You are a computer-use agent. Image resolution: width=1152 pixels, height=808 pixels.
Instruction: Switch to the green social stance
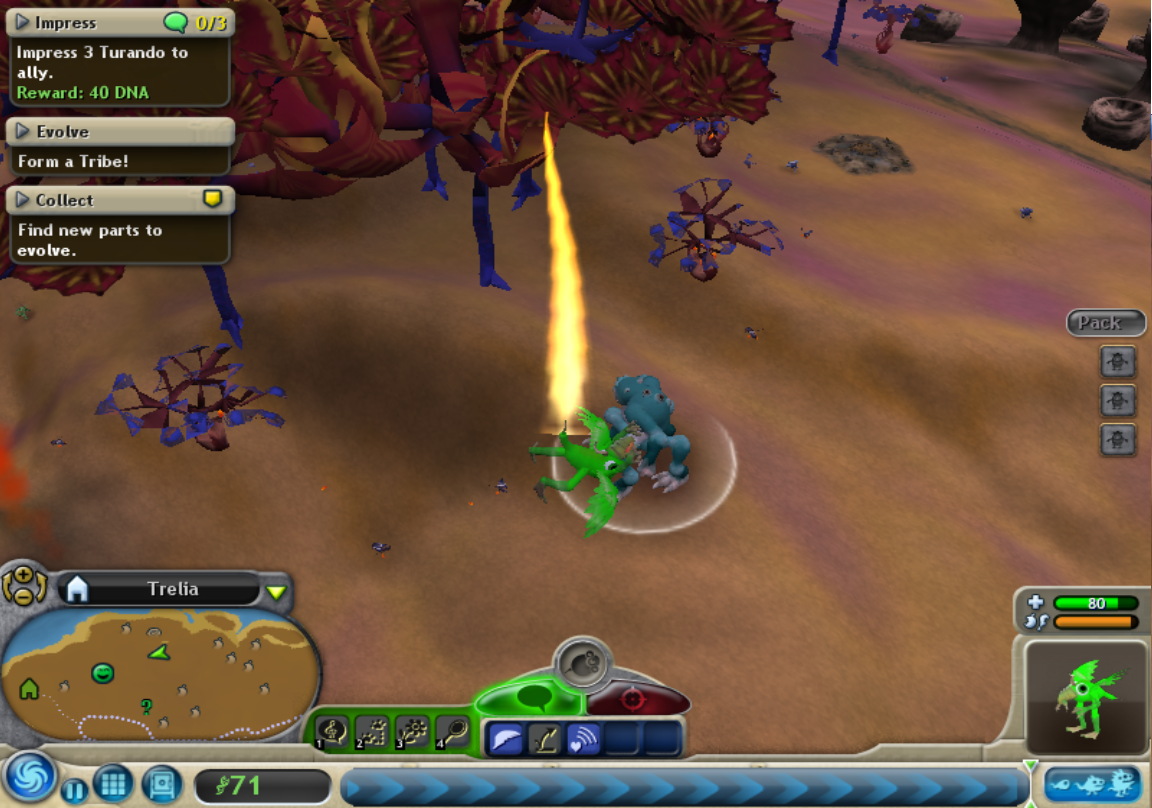pyautogui.click(x=528, y=695)
